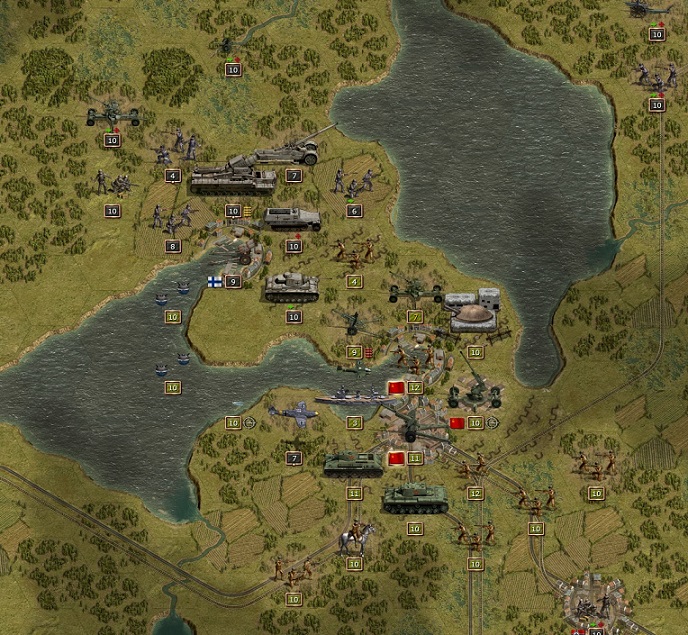This screenshot has height=635, width=688.
Task: Select the Soviet warship unit
Action: click(x=354, y=397)
